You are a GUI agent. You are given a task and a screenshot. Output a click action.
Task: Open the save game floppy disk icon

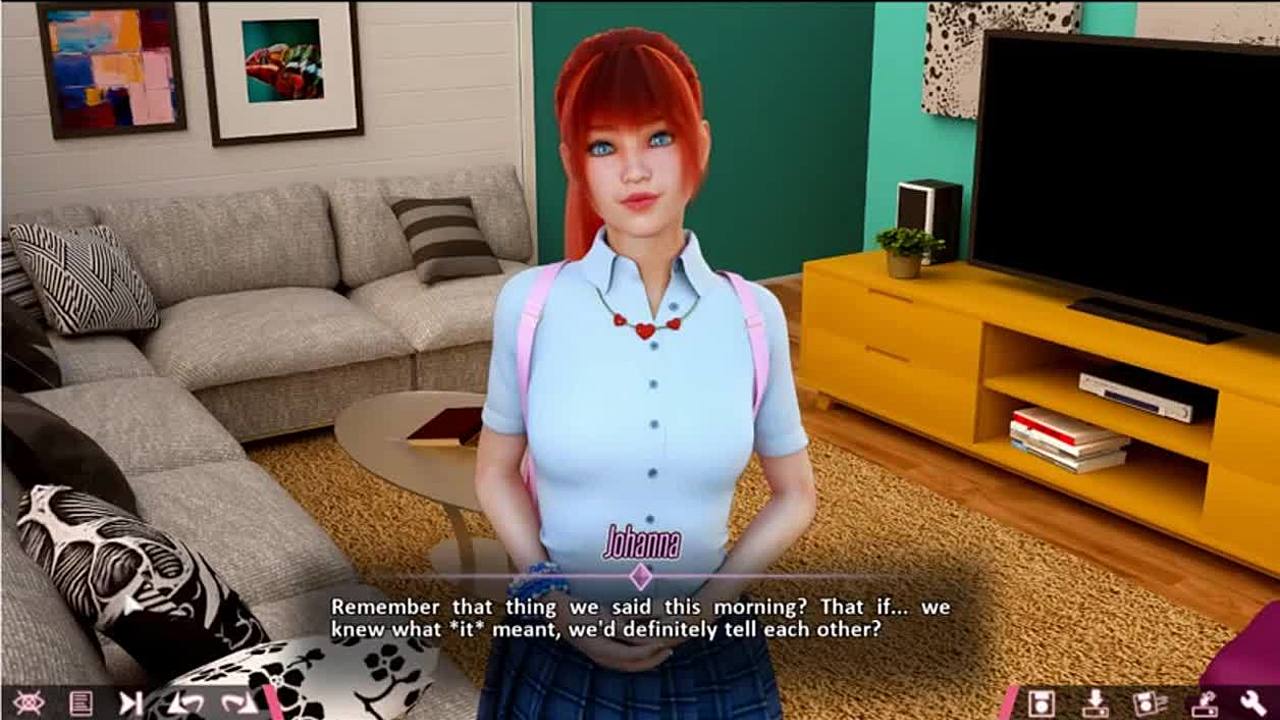[1041, 703]
